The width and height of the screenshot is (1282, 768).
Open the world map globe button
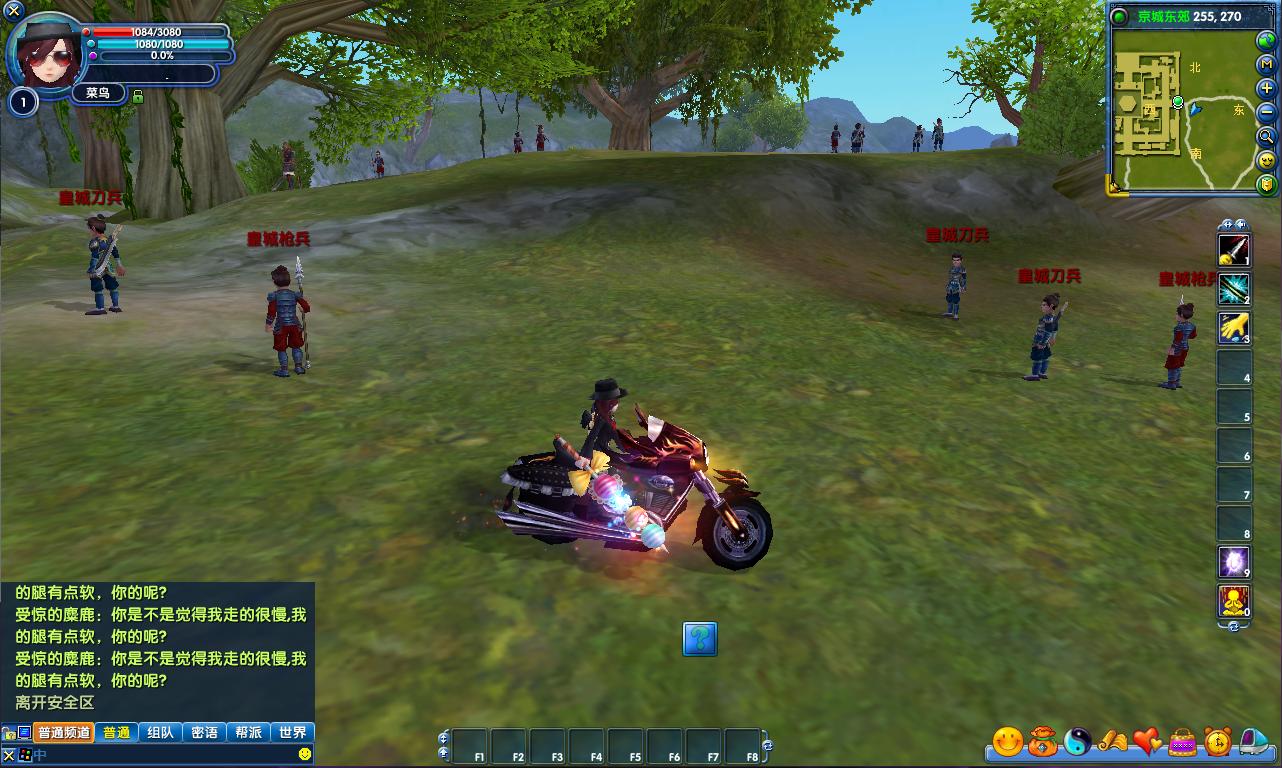coord(1267,41)
